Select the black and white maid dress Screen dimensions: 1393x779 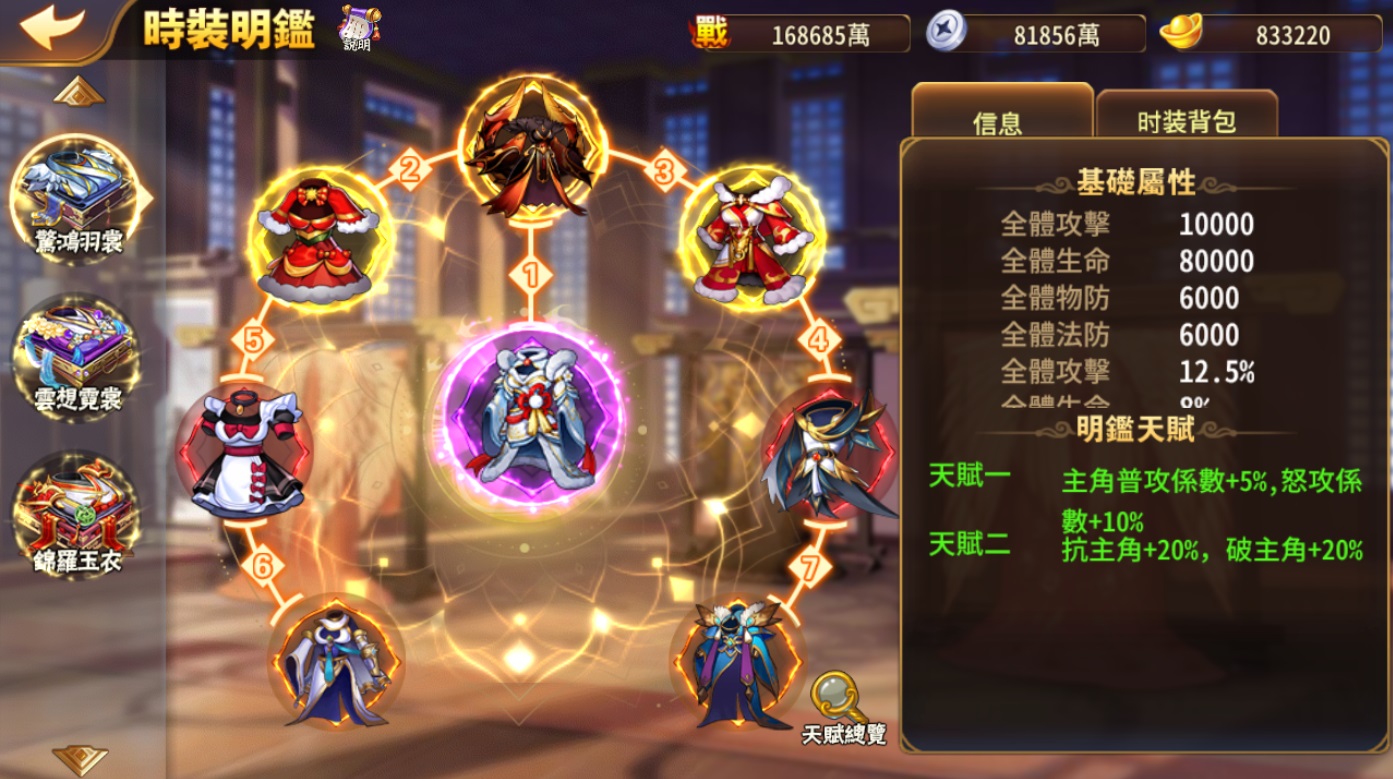tap(246, 452)
